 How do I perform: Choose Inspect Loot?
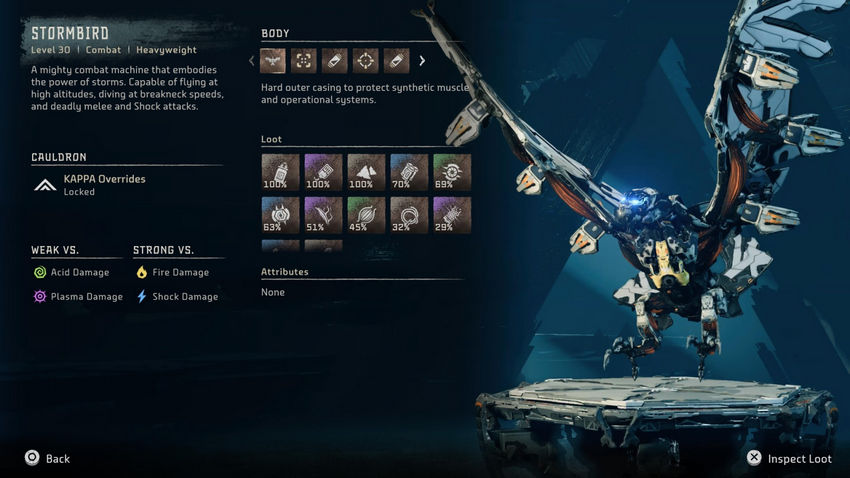pos(789,458)
